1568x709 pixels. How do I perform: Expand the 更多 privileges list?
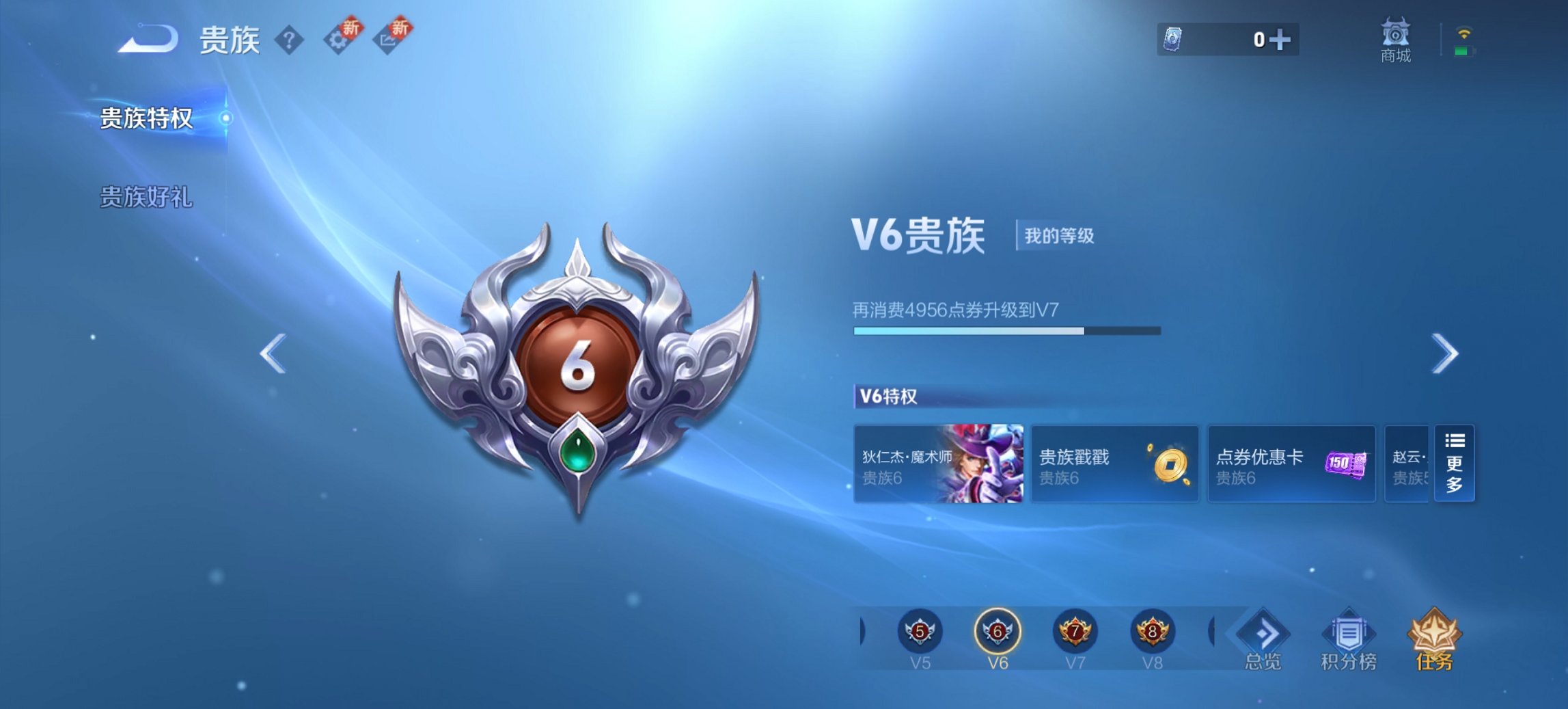[x=1455, y=464]
